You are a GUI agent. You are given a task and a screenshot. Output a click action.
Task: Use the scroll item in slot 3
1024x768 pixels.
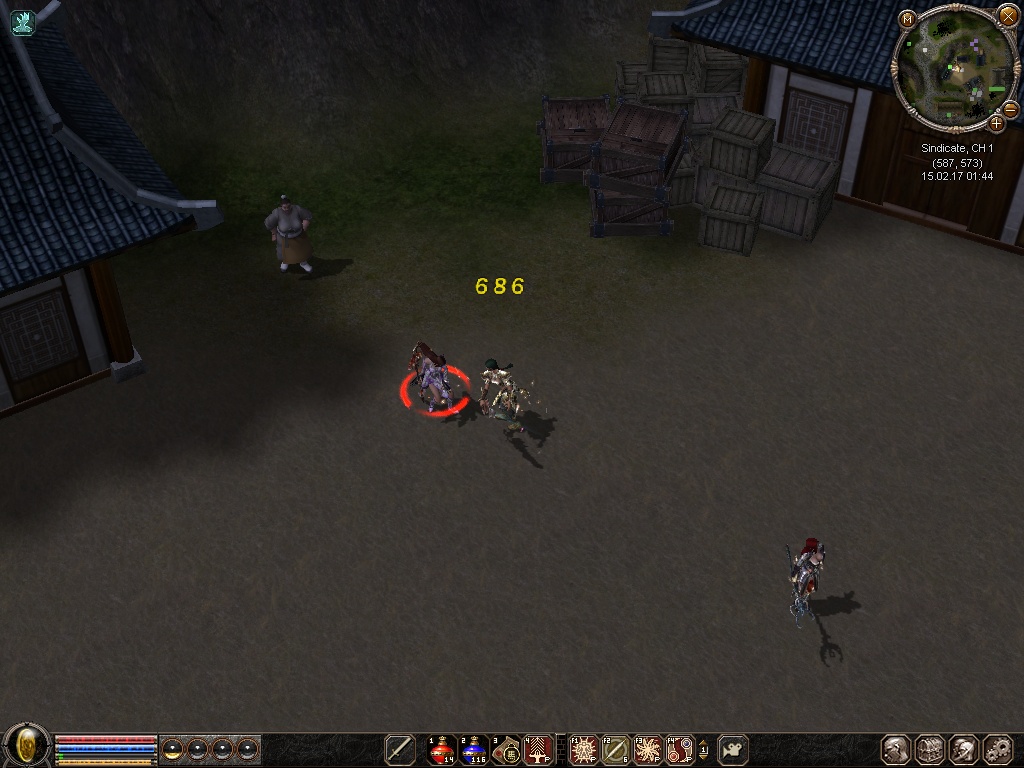(506, 749)
